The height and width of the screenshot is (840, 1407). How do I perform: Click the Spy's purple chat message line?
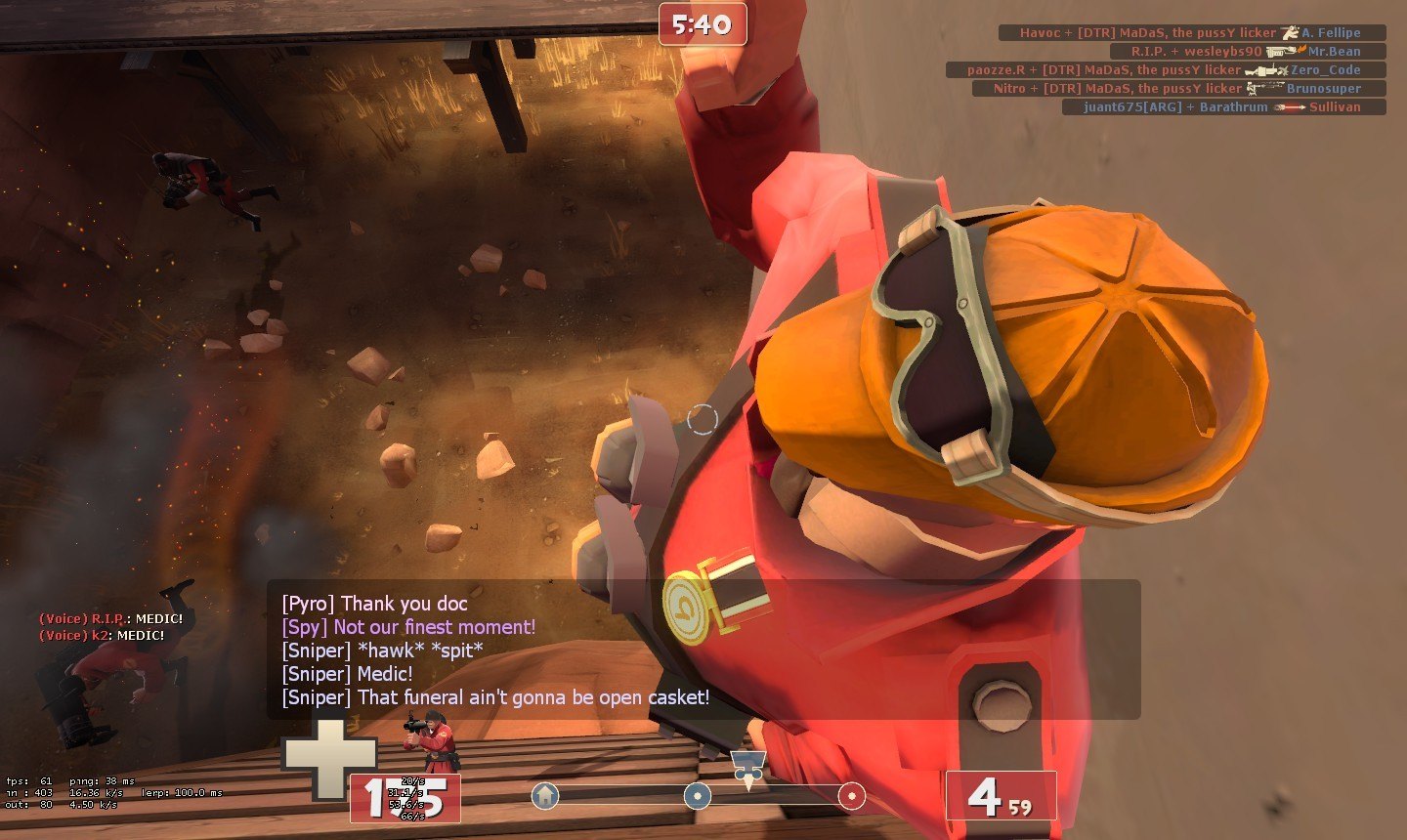(408, 627)
